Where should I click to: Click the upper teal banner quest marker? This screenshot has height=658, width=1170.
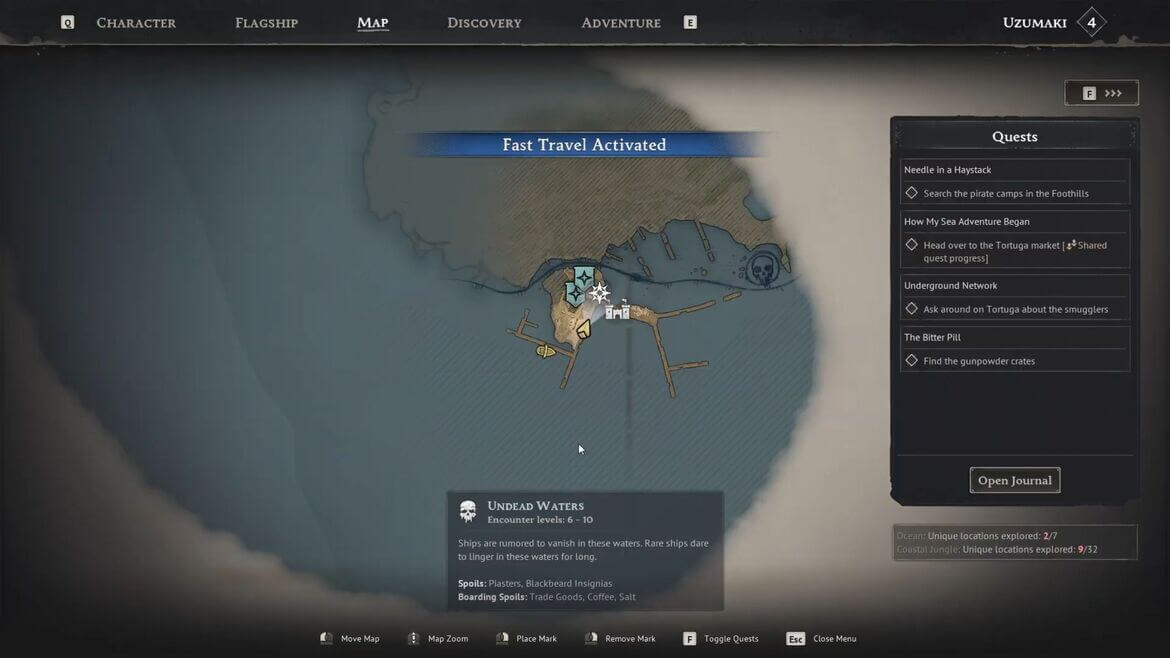click(584, 275)
